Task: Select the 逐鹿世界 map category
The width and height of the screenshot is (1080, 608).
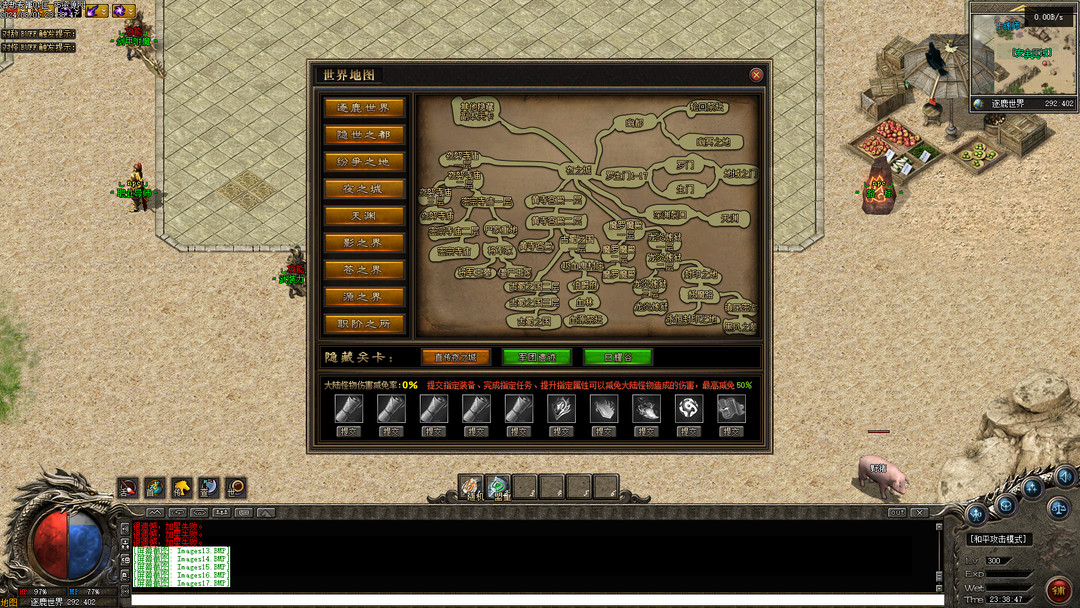Action: (x=364, y=108)
